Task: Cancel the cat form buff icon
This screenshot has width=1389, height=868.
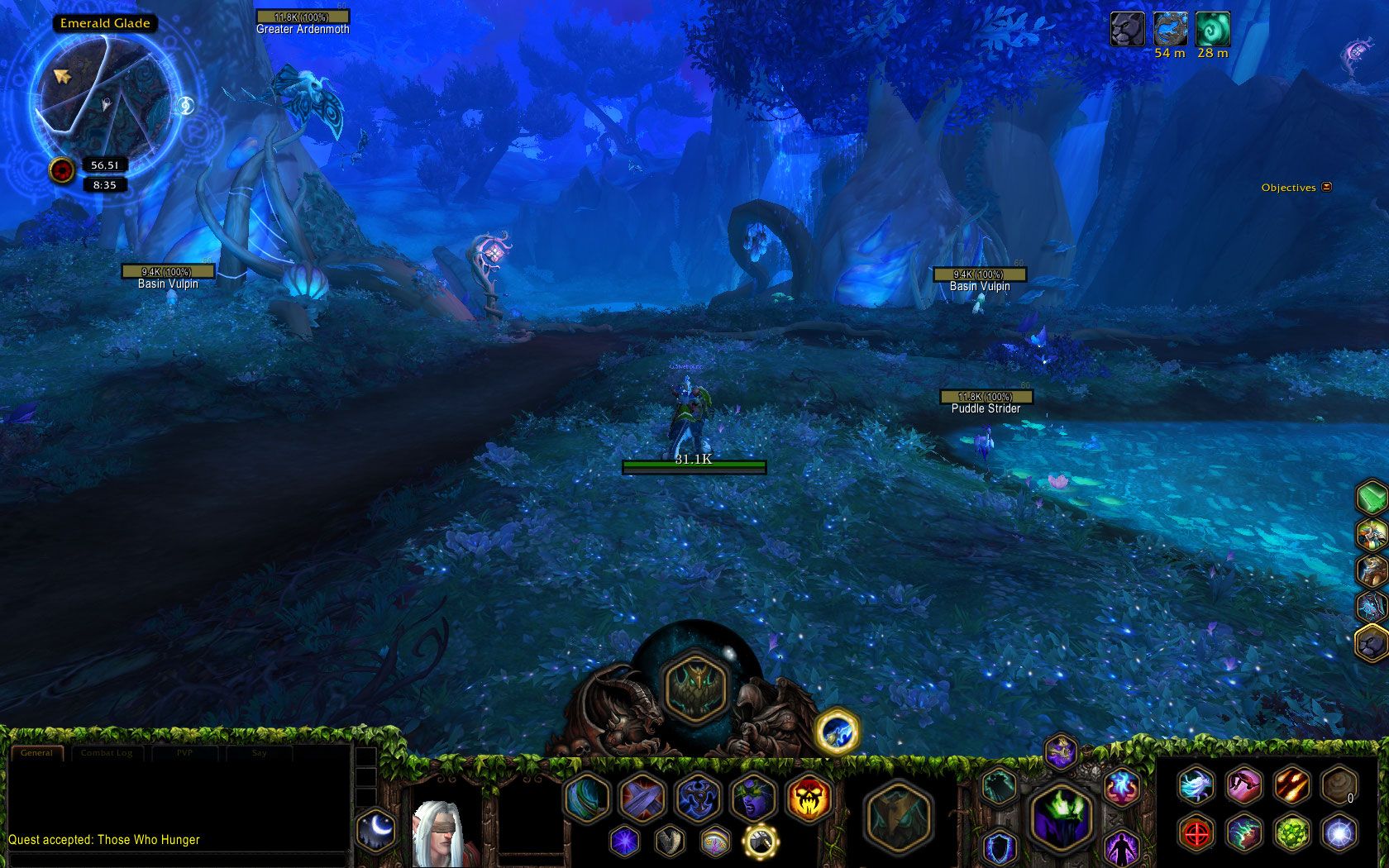Action: [1126, 30]
